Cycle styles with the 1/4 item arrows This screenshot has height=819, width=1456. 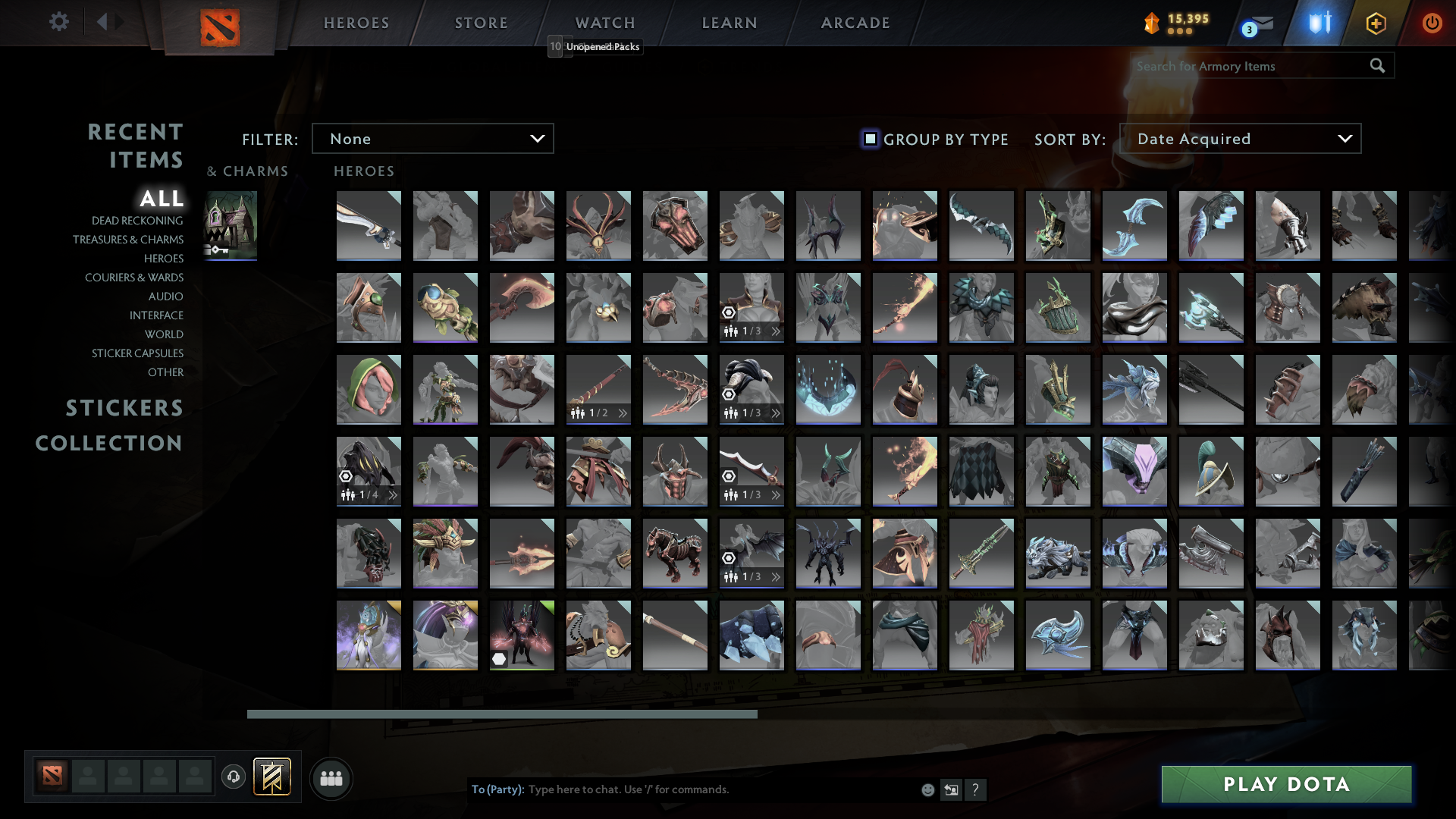click(391, 497)
